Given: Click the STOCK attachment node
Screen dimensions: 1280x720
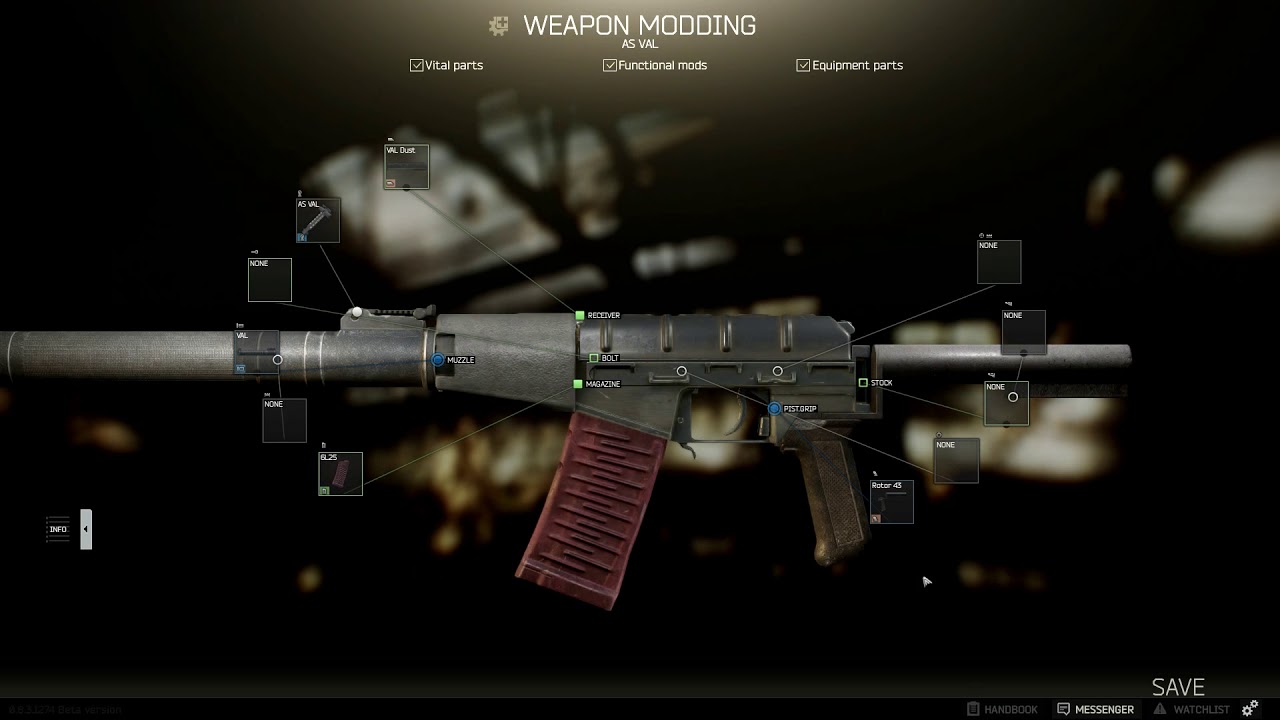Looking at the screenshot, I should 863,383.
